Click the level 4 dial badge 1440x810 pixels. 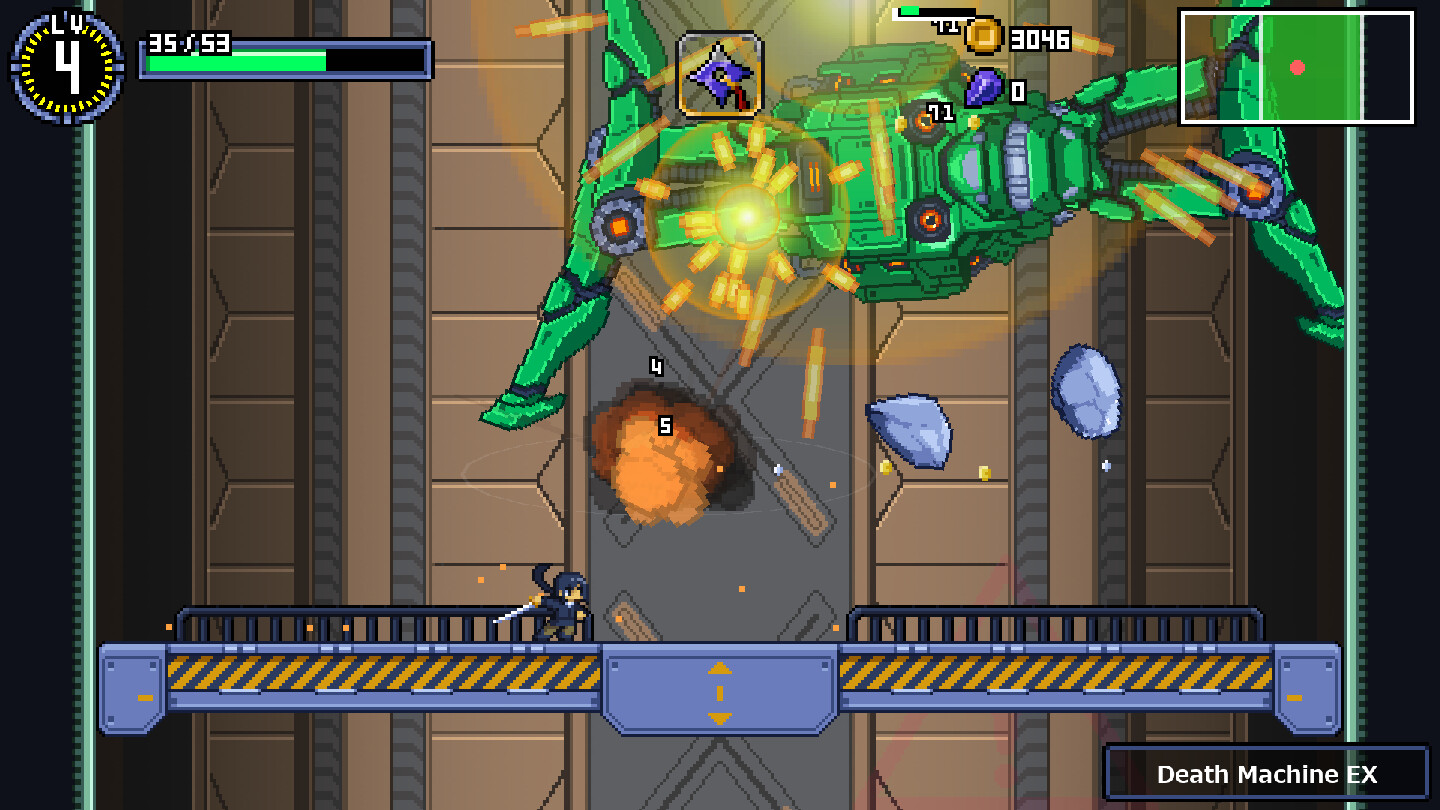67,66
